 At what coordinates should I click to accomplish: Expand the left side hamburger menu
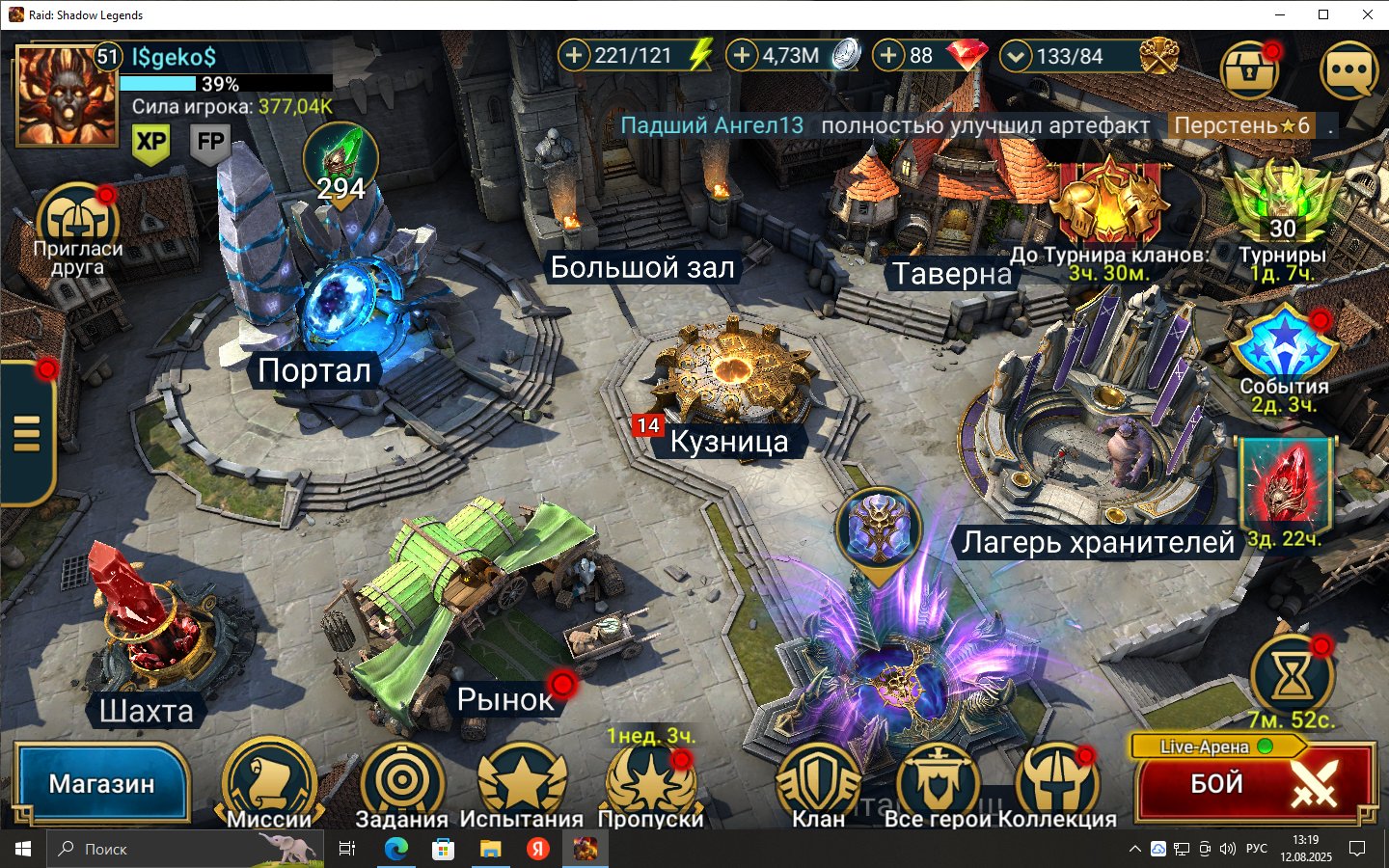27,433
